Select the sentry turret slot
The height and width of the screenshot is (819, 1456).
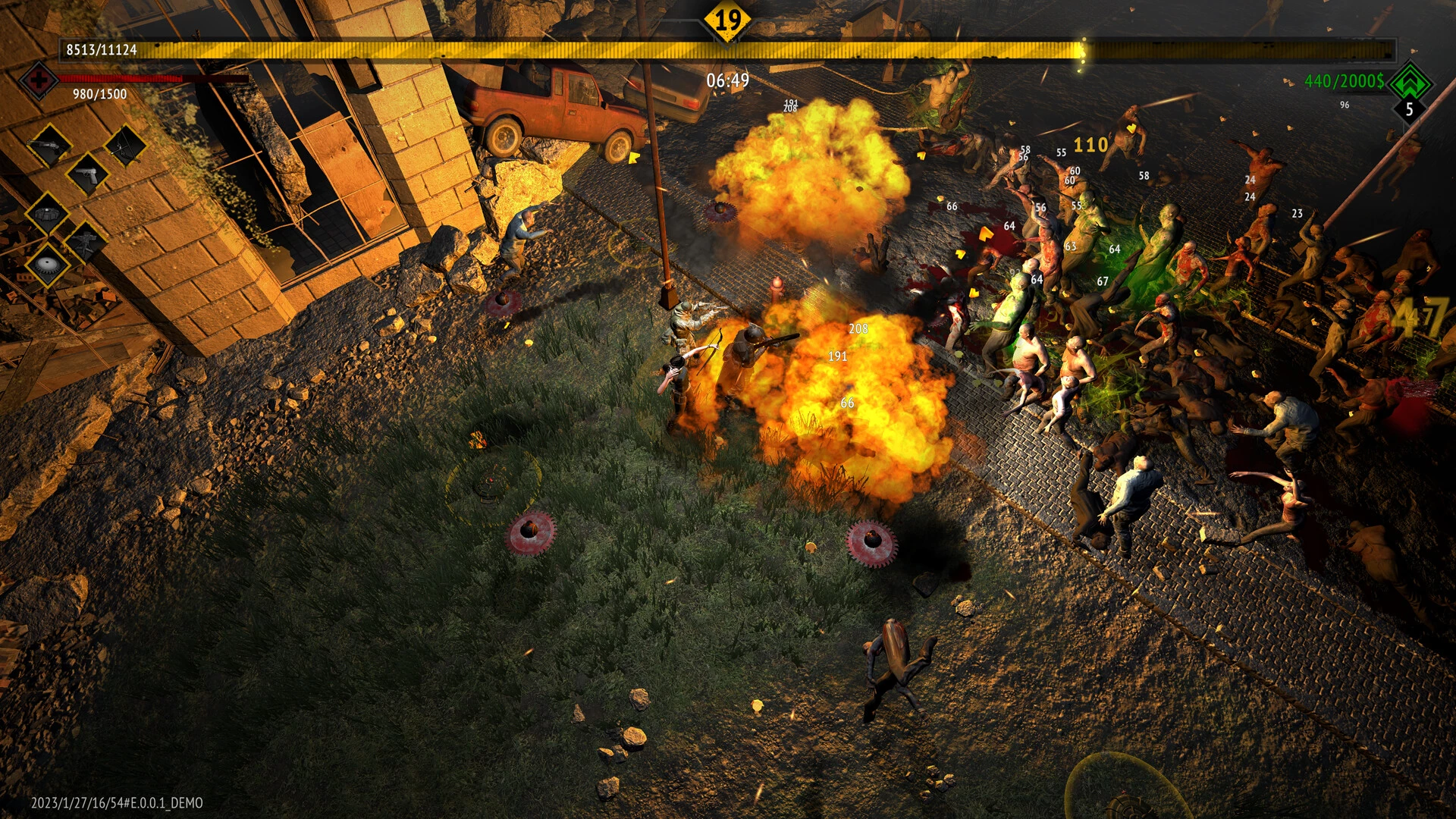(85, 241)
